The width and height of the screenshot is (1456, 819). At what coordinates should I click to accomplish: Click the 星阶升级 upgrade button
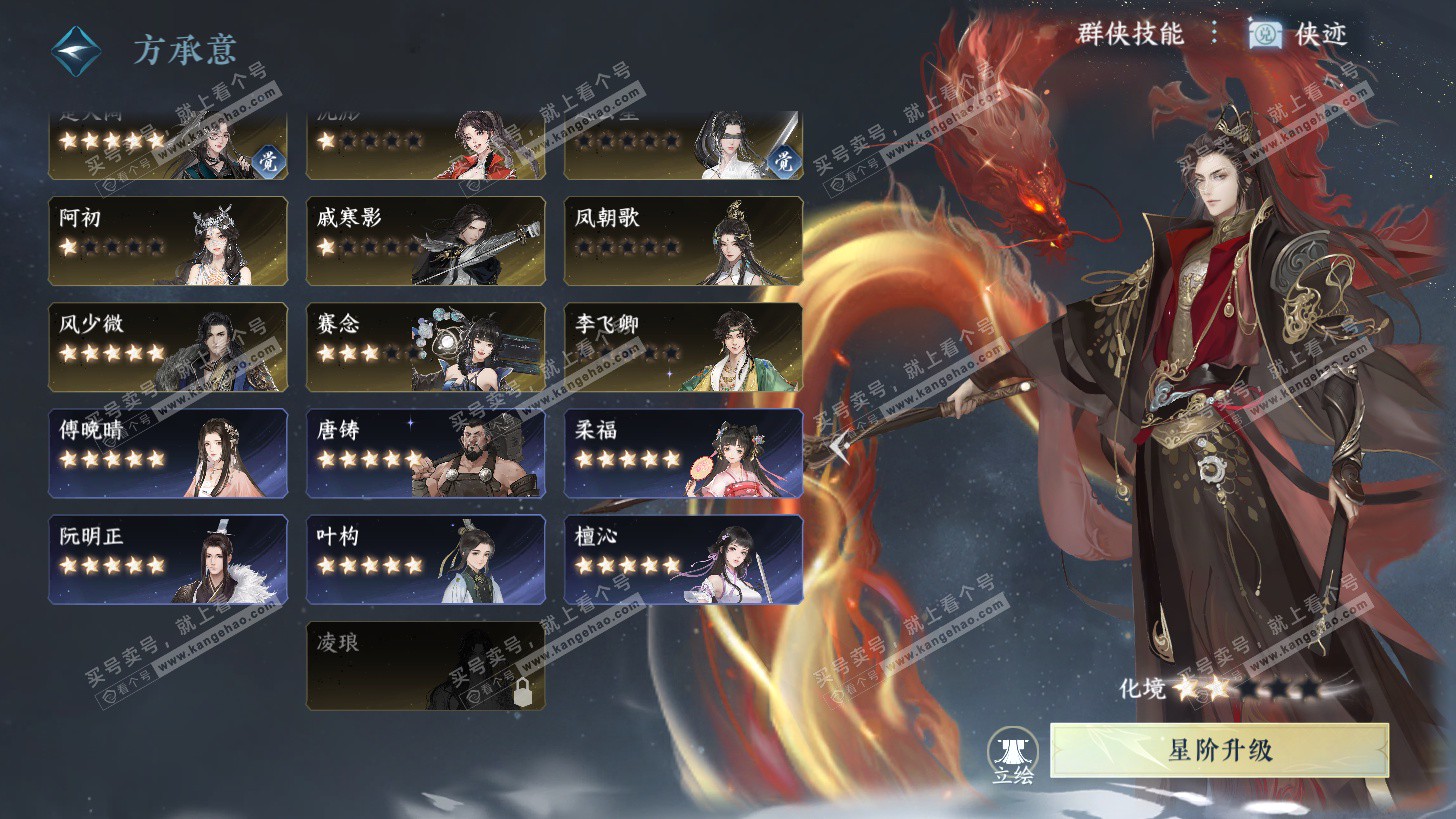point(1219,750)
